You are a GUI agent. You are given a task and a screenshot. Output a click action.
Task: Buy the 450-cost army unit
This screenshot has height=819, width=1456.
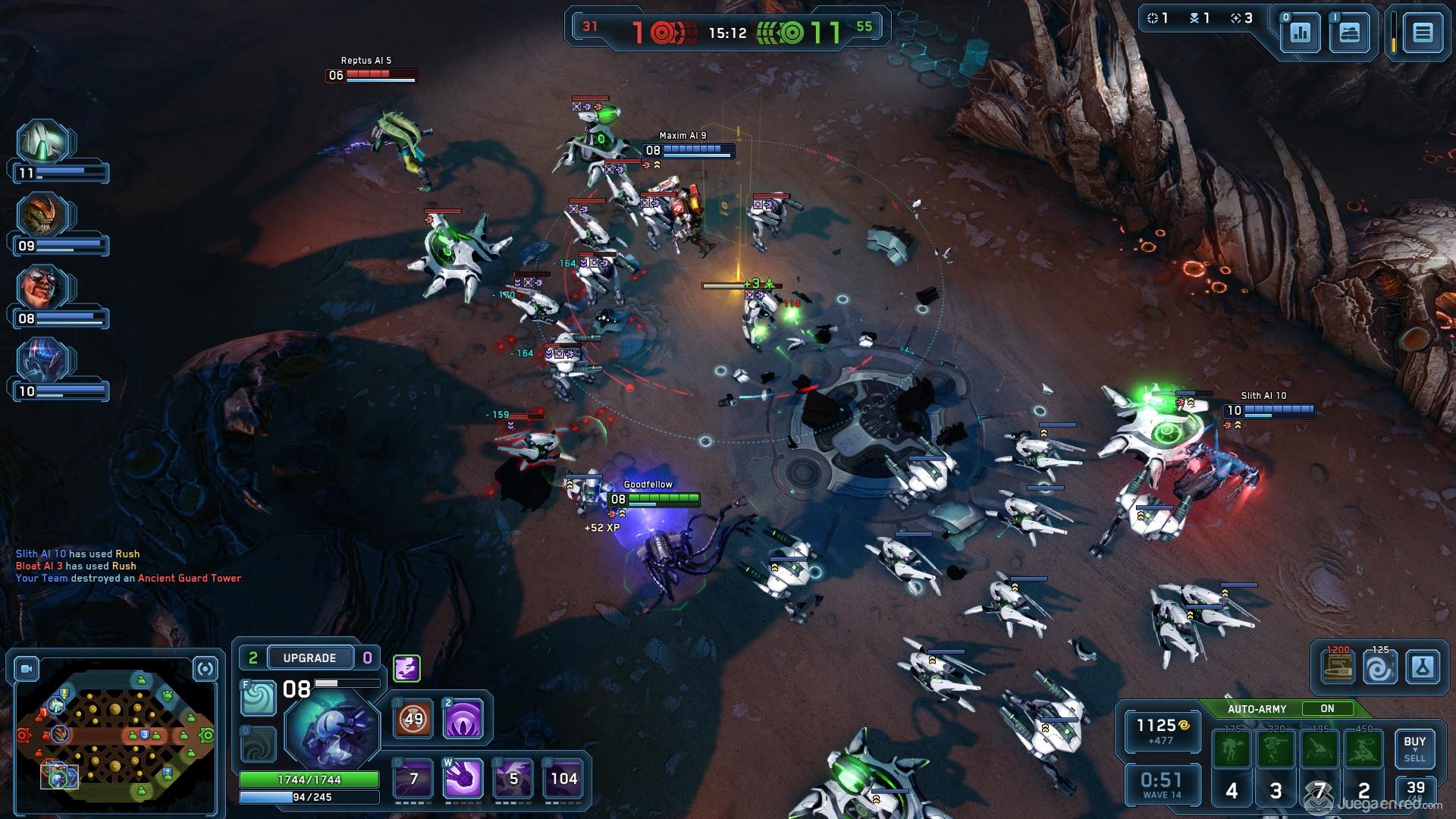(1363, 749)
